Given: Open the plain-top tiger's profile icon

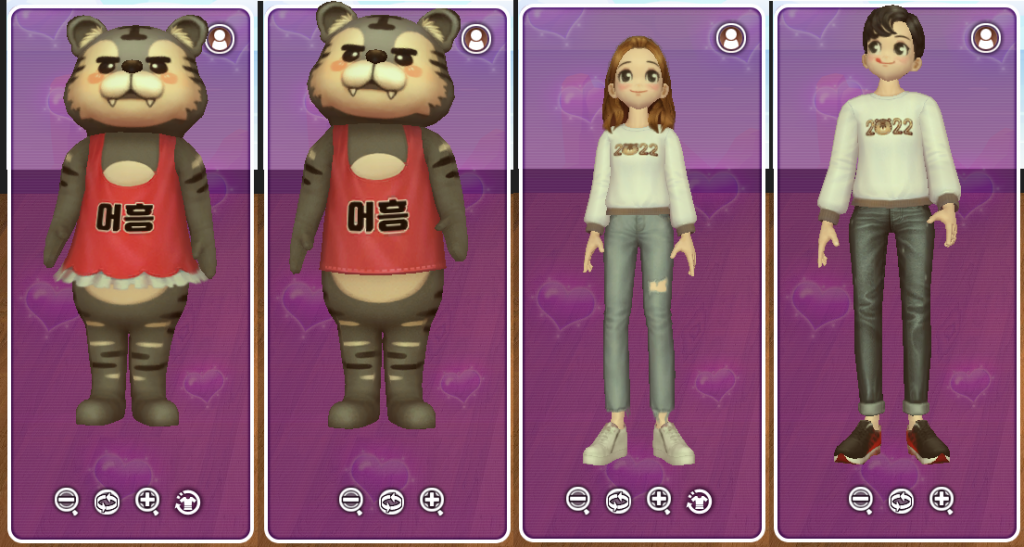Looking at the screenshot, I should coord(476,39).
